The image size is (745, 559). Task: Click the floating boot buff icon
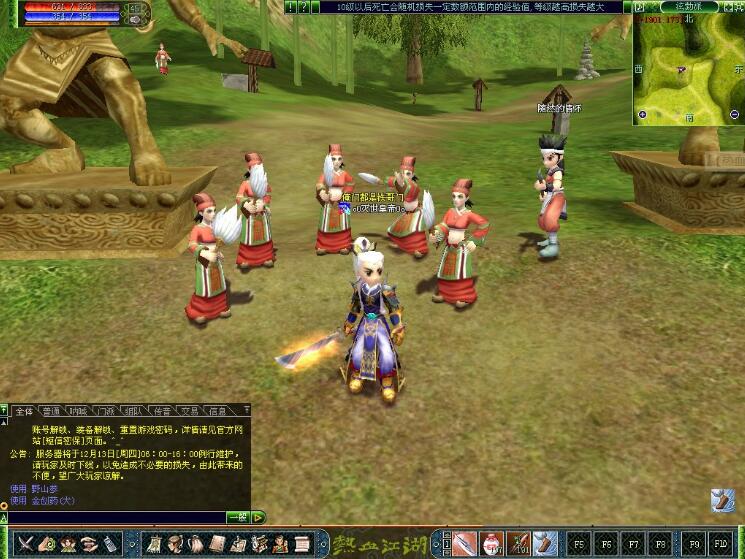click(723, 500)
